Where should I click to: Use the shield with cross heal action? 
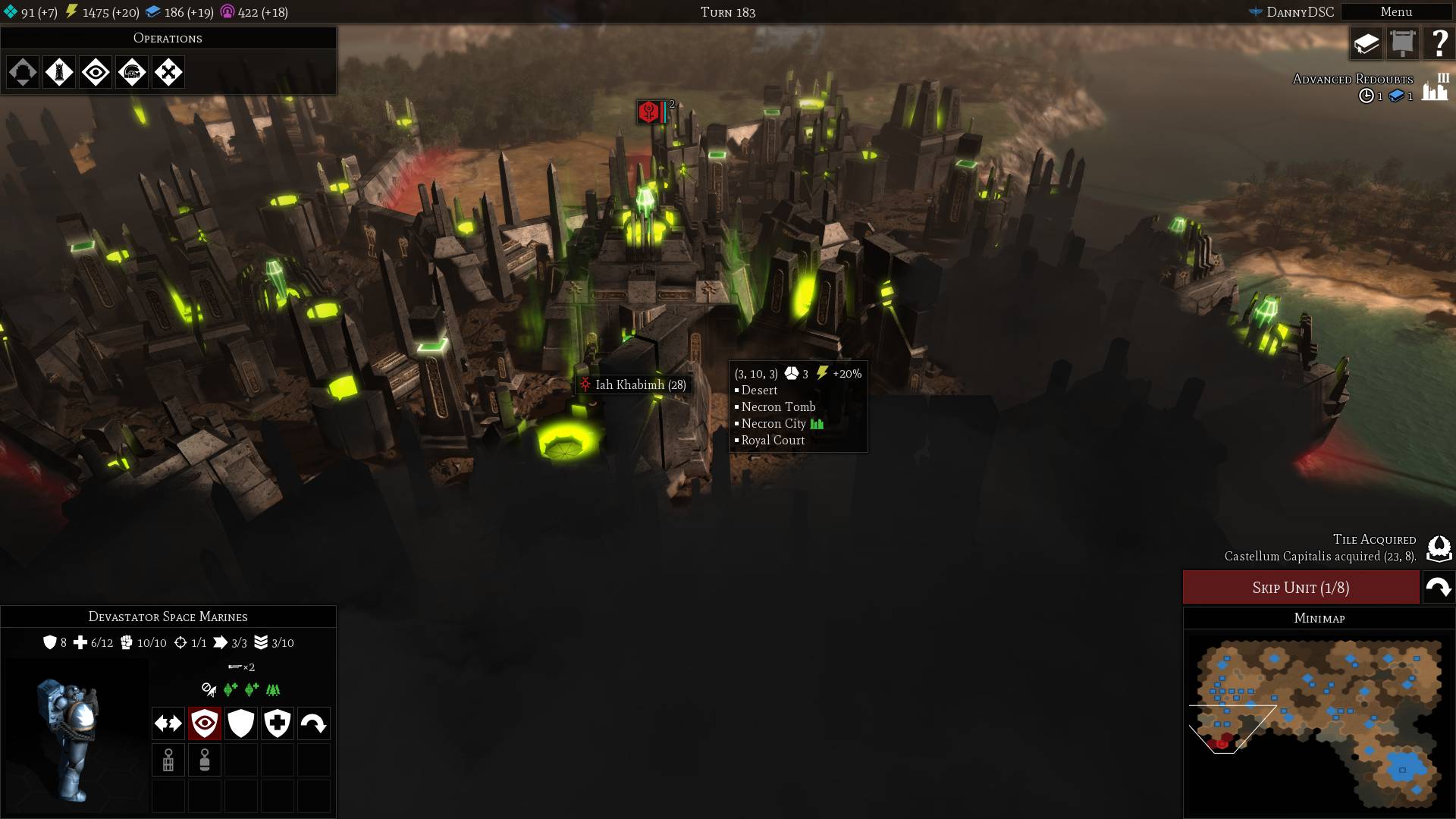click(278, 723)
